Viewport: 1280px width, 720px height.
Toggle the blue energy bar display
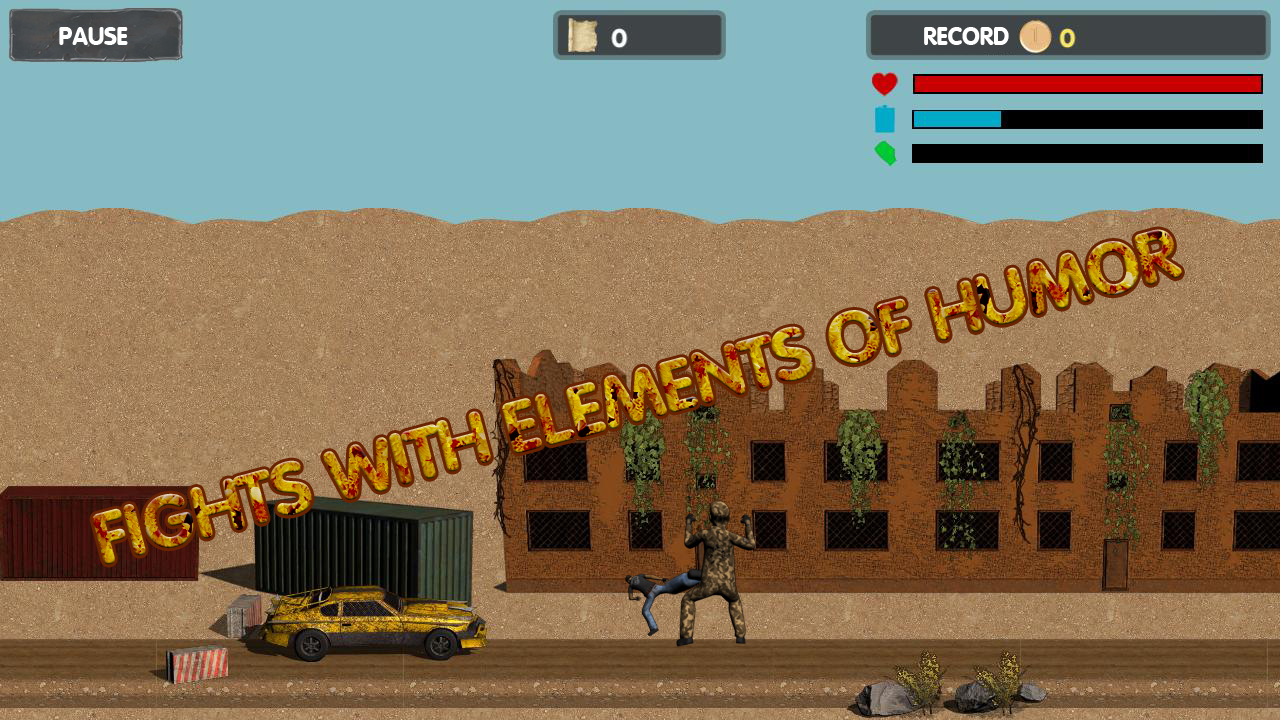point(1087,119)
